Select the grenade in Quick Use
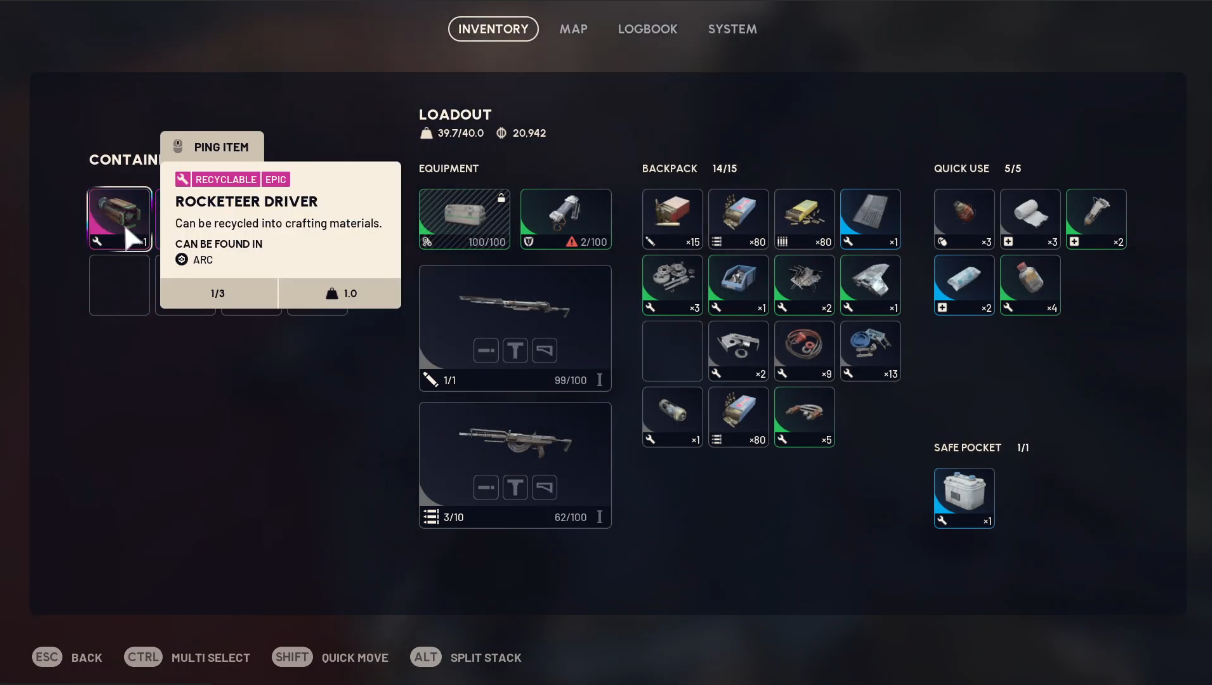 point(964,219)
